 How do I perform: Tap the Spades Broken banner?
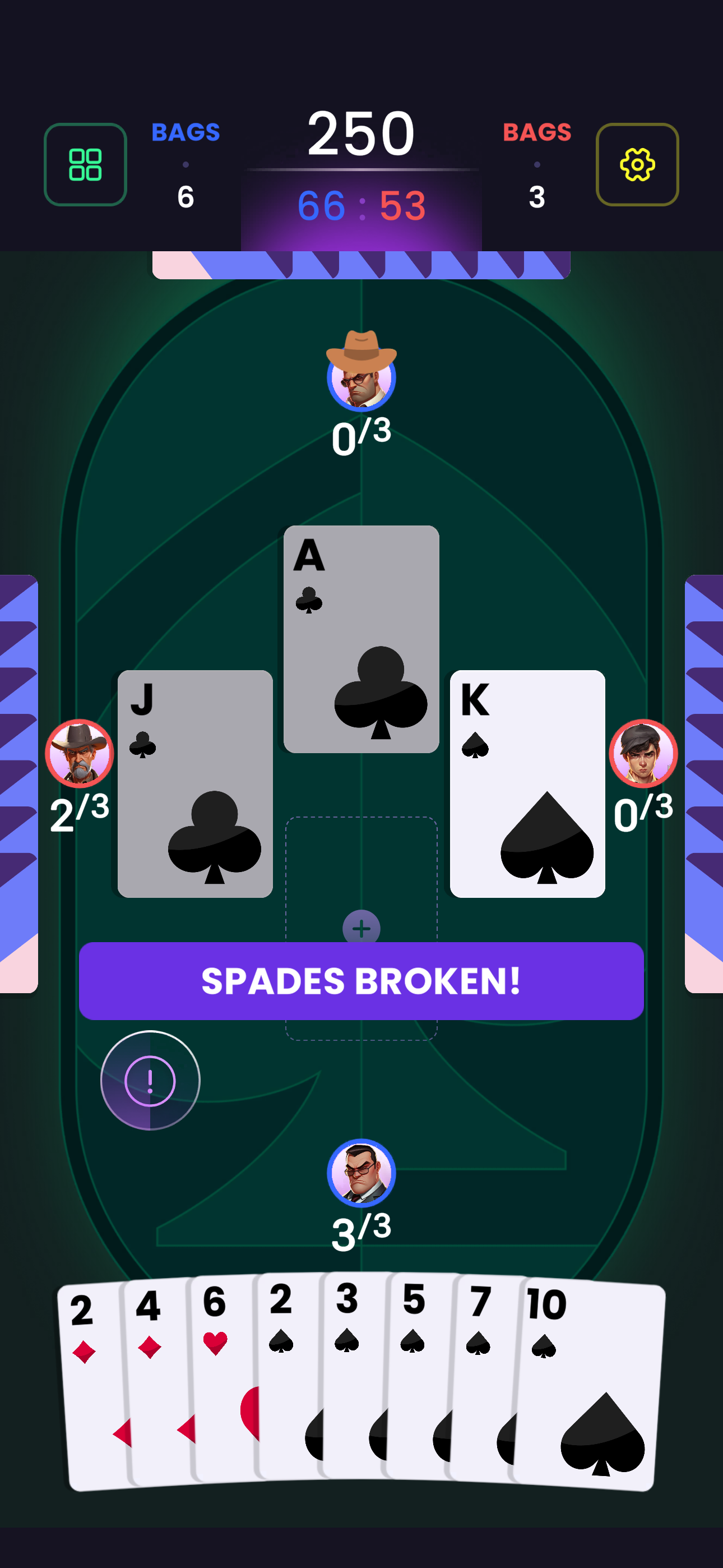(x=361, y=981)
